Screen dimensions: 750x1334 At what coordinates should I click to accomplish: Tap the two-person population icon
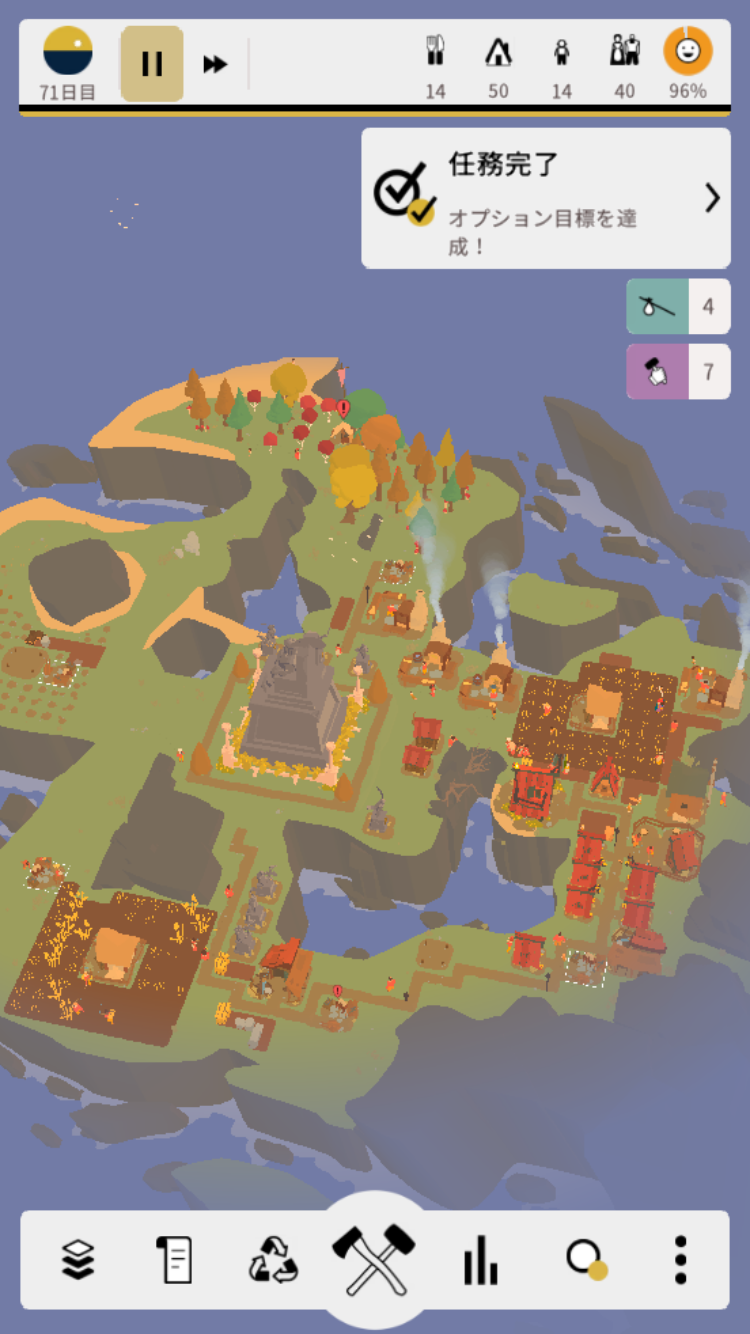click(625, 52)
